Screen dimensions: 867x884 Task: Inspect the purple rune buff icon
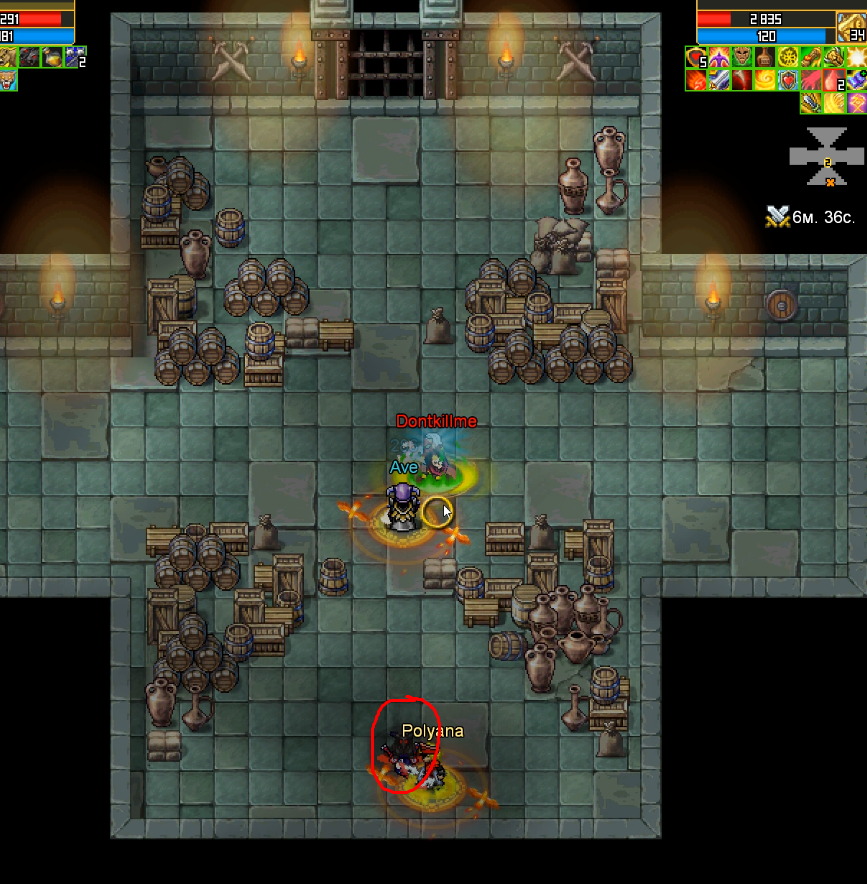856,102
